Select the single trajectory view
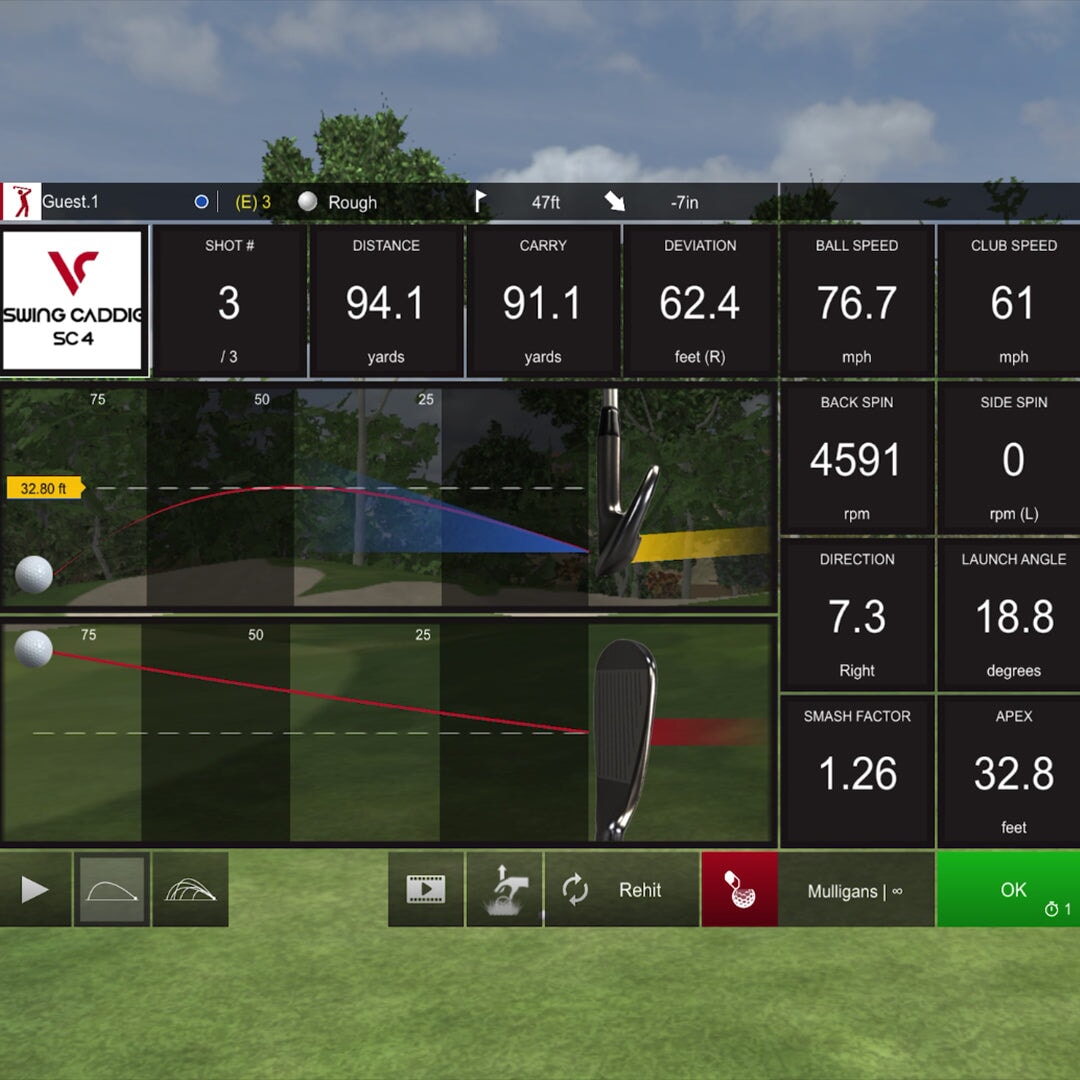This screenshot has height=1080, width=1080. point(112,889)
